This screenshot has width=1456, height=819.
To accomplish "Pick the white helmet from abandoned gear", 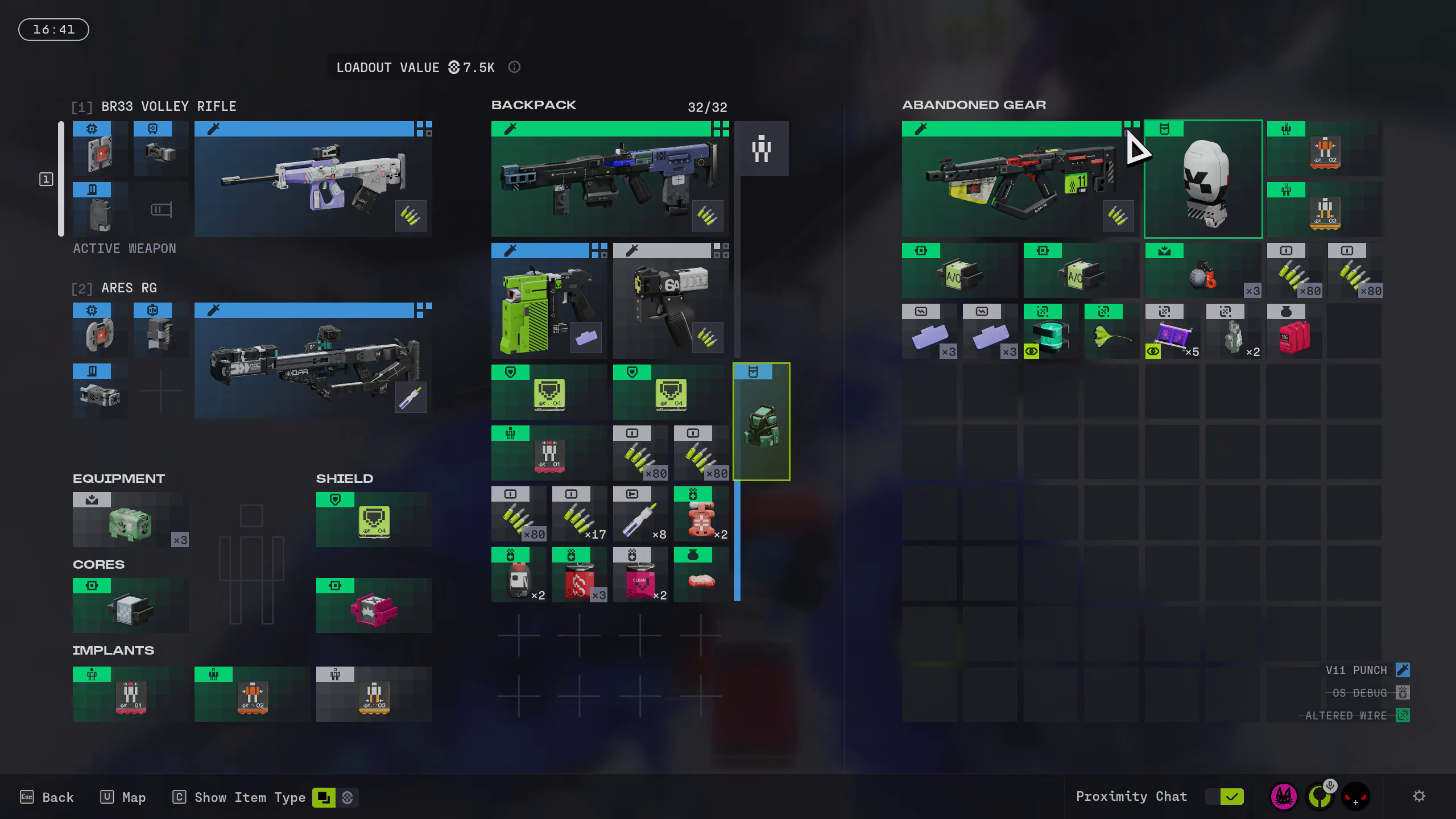I will point(1203,179).
